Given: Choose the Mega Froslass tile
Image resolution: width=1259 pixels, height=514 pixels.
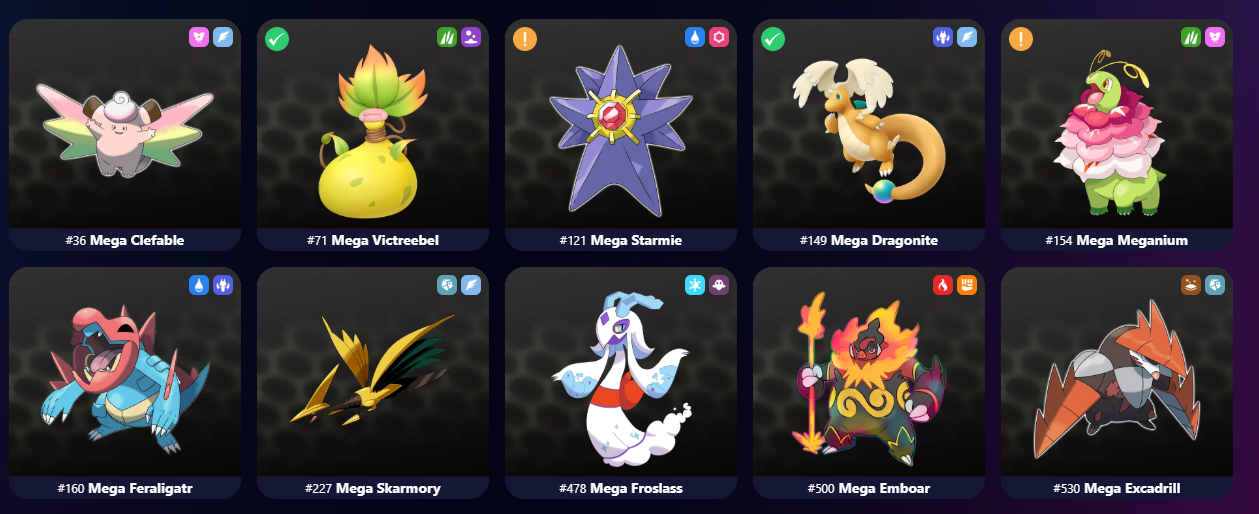Looking at the screenshot, I should [620, 378].
